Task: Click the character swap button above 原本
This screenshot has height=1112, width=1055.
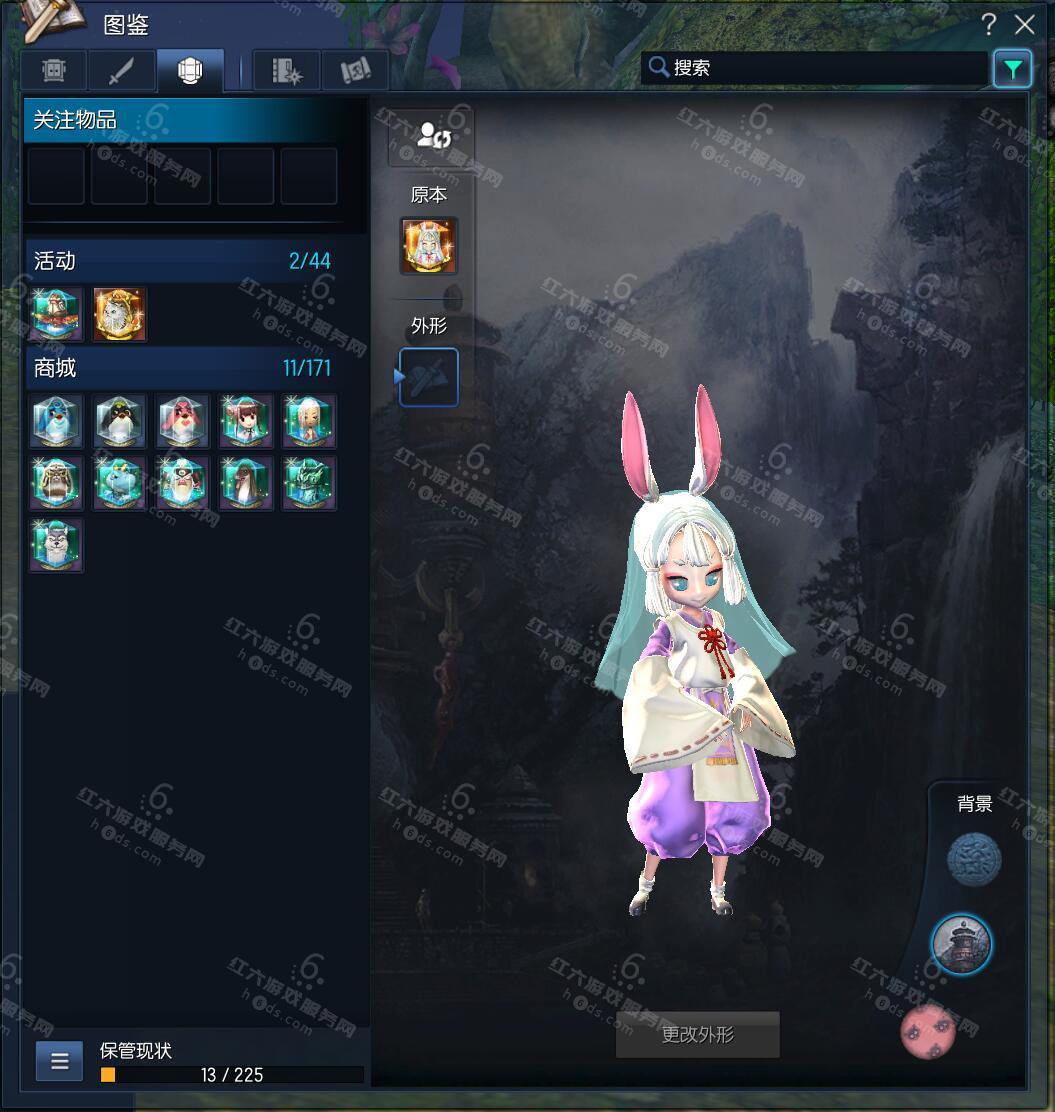Action: (x=432, y=137)
